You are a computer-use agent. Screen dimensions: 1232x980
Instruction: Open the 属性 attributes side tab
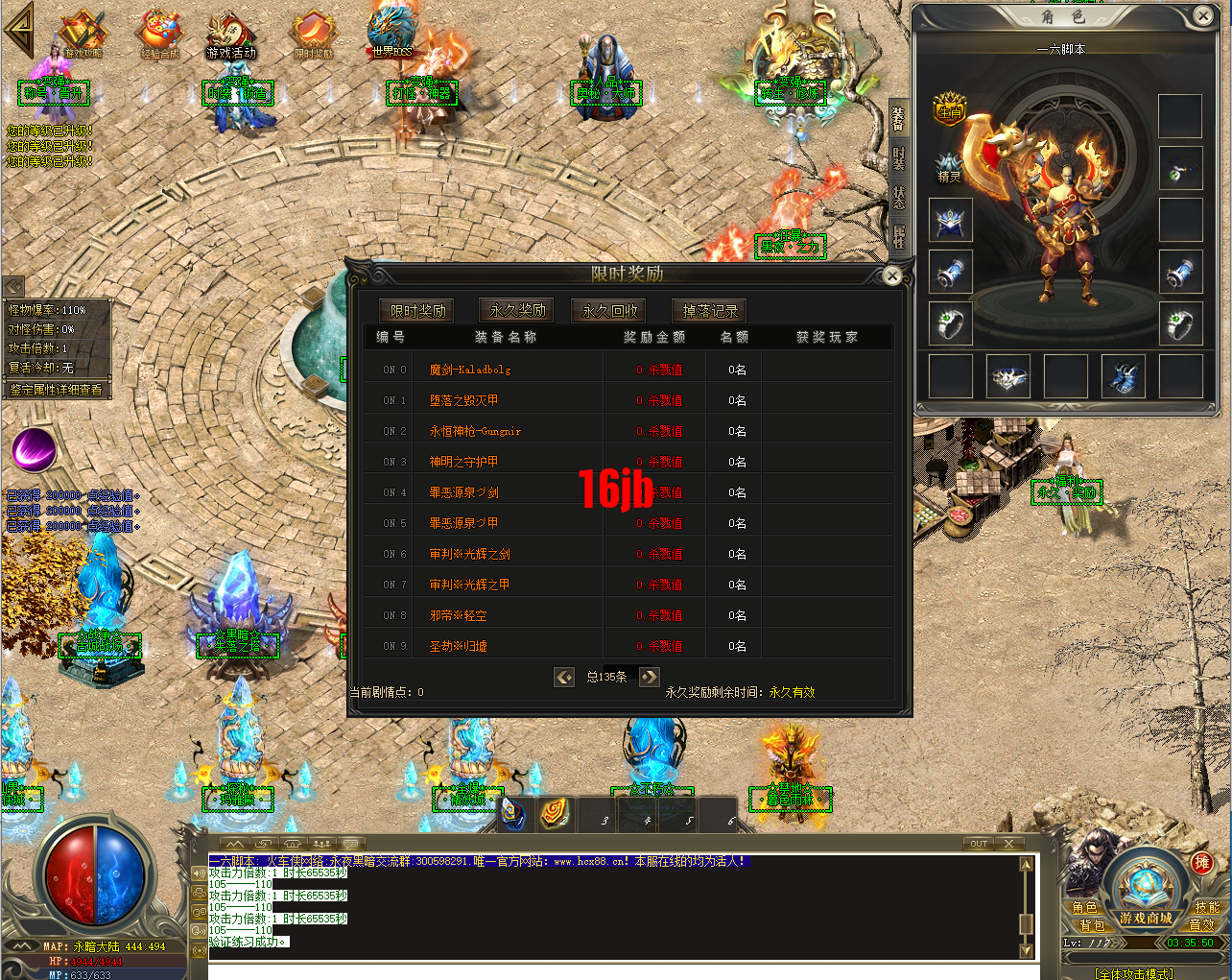(x=899, y=237)
